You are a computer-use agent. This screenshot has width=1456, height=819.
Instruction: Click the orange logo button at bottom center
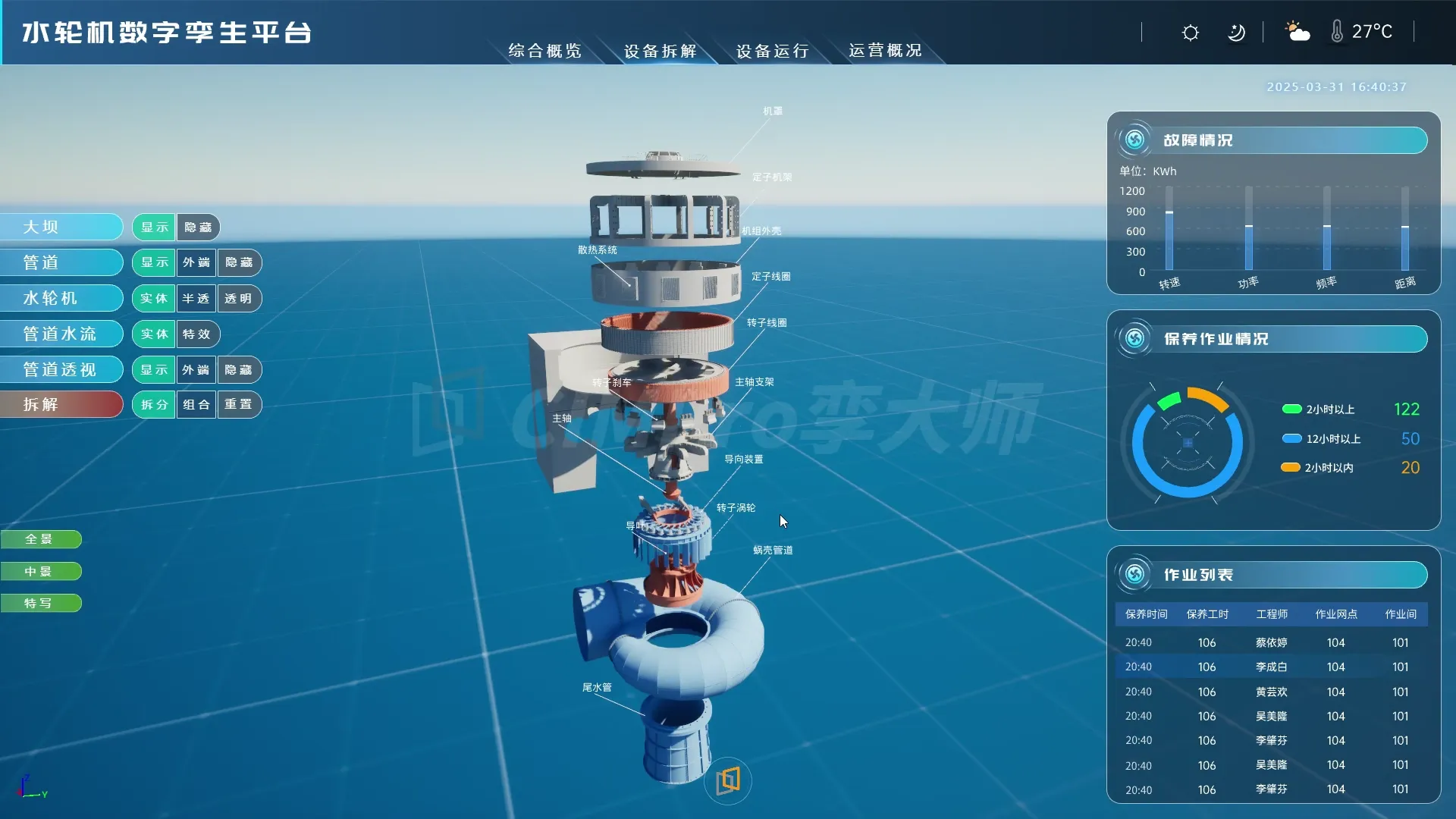pos(728,780)
